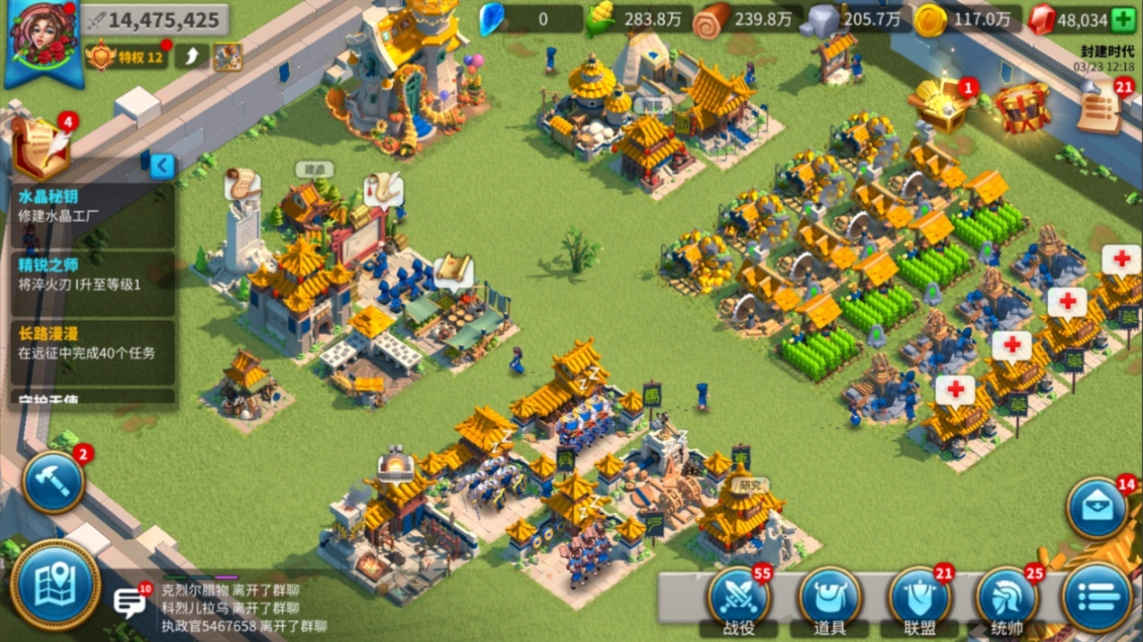
Task: Open the red-ribboned chest event icon
Action: pos(1021,105)
